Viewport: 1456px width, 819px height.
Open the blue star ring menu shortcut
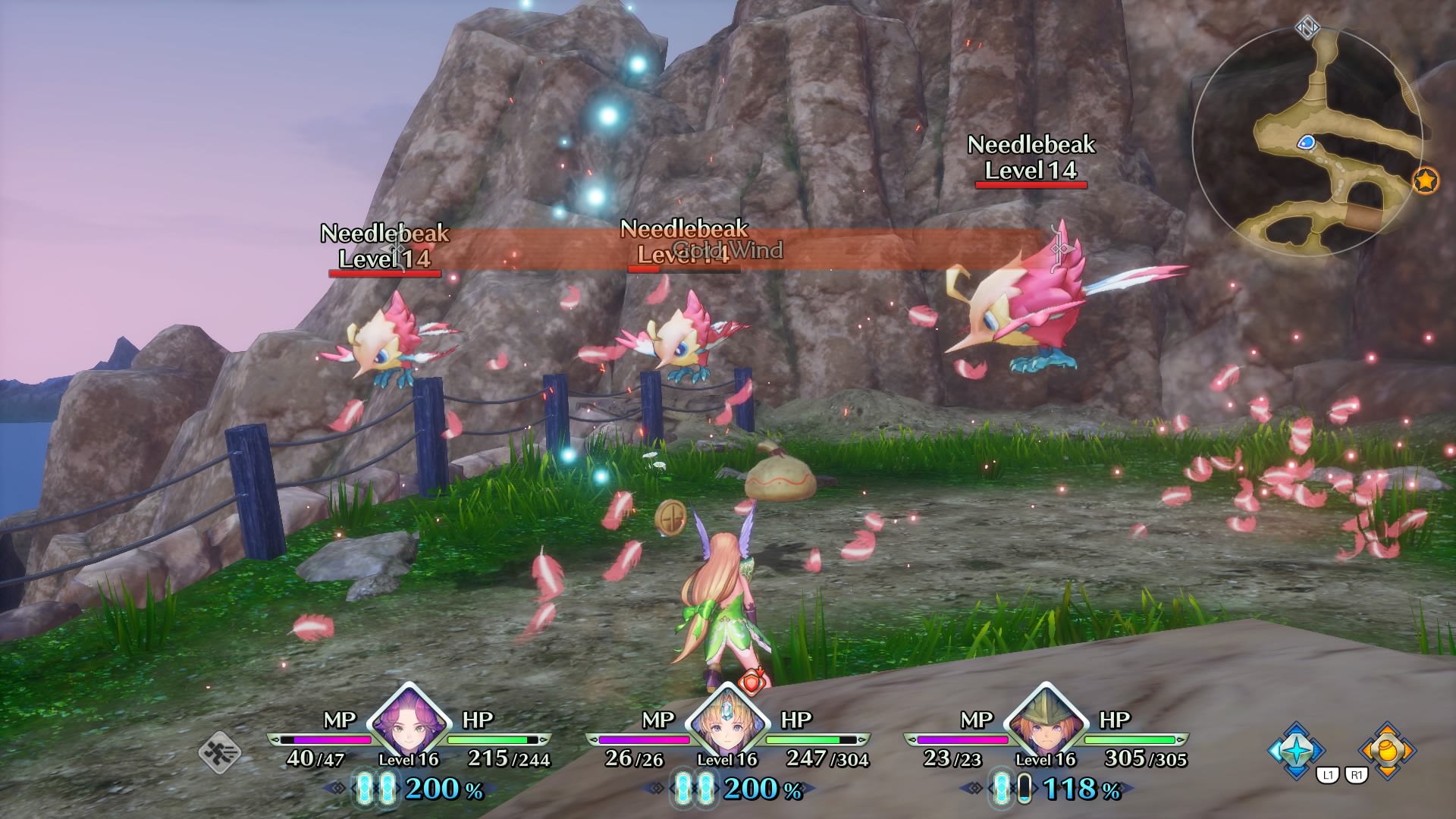(x=1298, y=750)
